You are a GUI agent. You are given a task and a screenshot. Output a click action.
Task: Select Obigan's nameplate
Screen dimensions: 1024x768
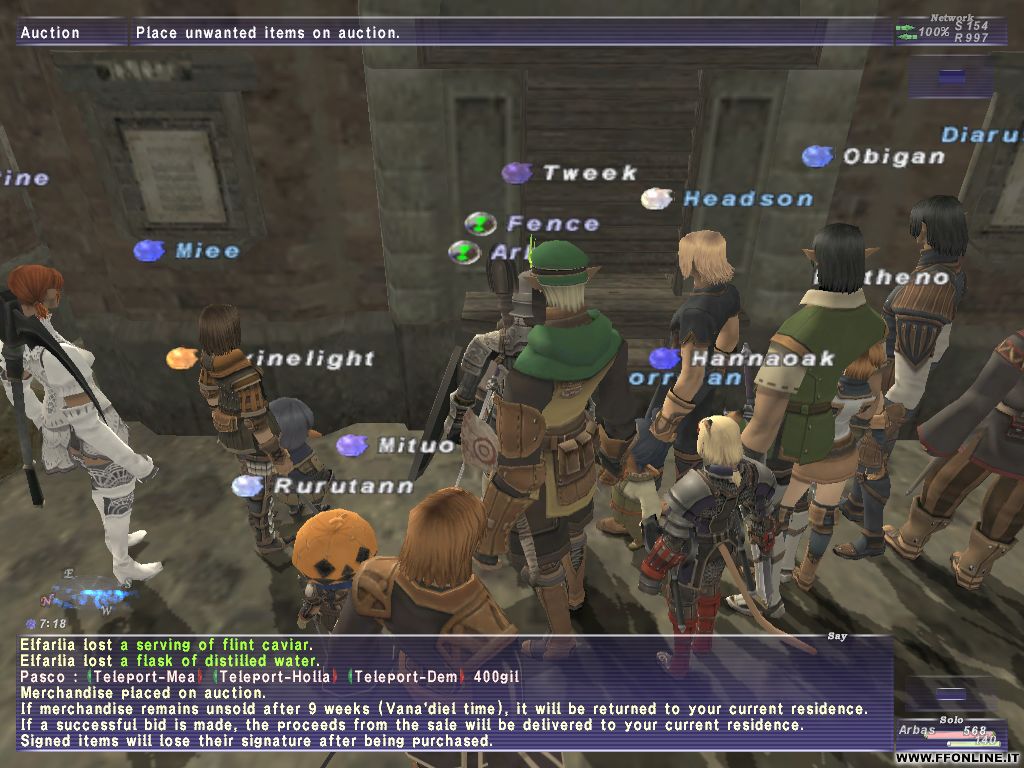tap(892, 156)
